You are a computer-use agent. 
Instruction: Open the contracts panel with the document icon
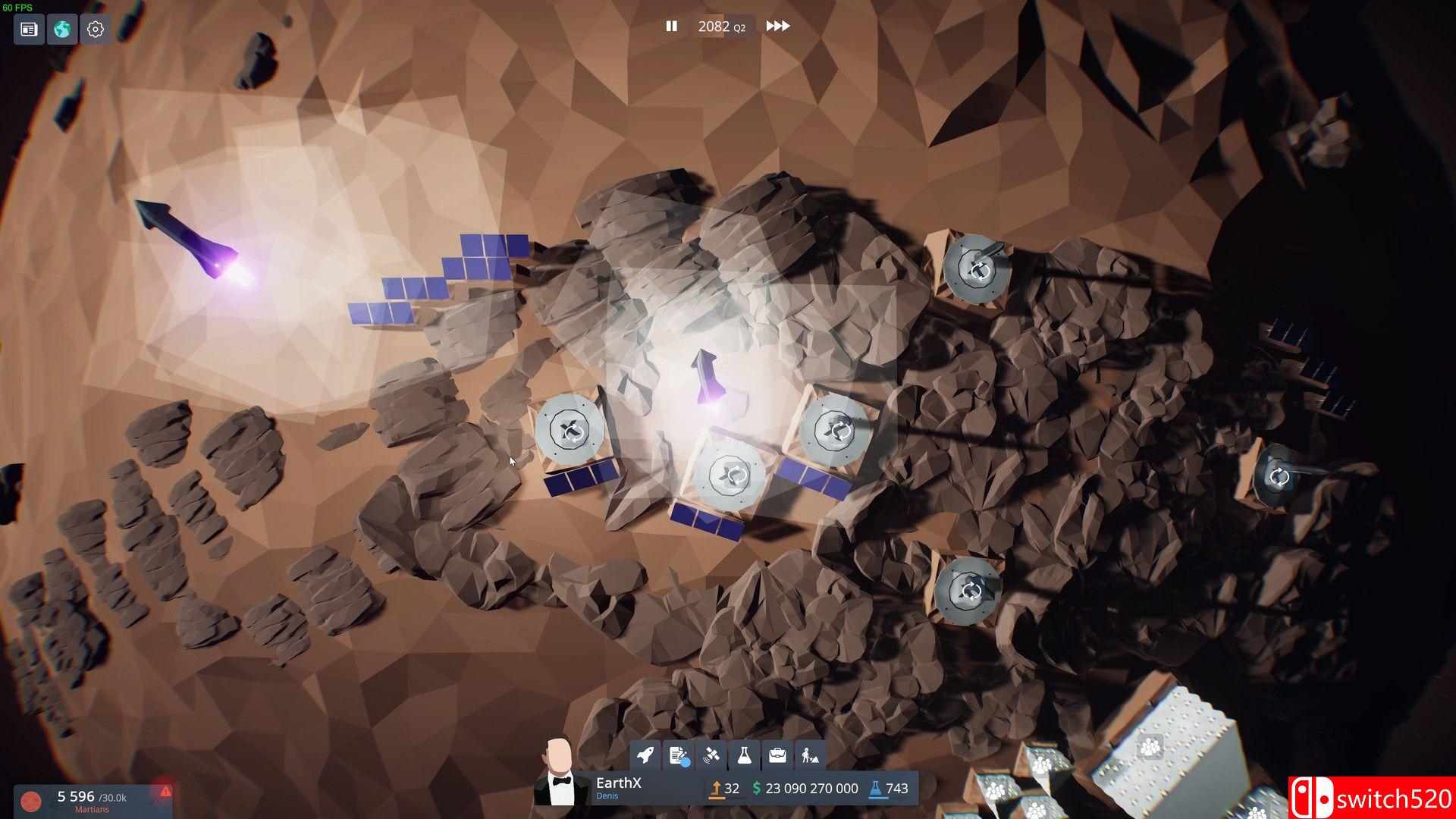pyautogui.click(x=678, y=755)
